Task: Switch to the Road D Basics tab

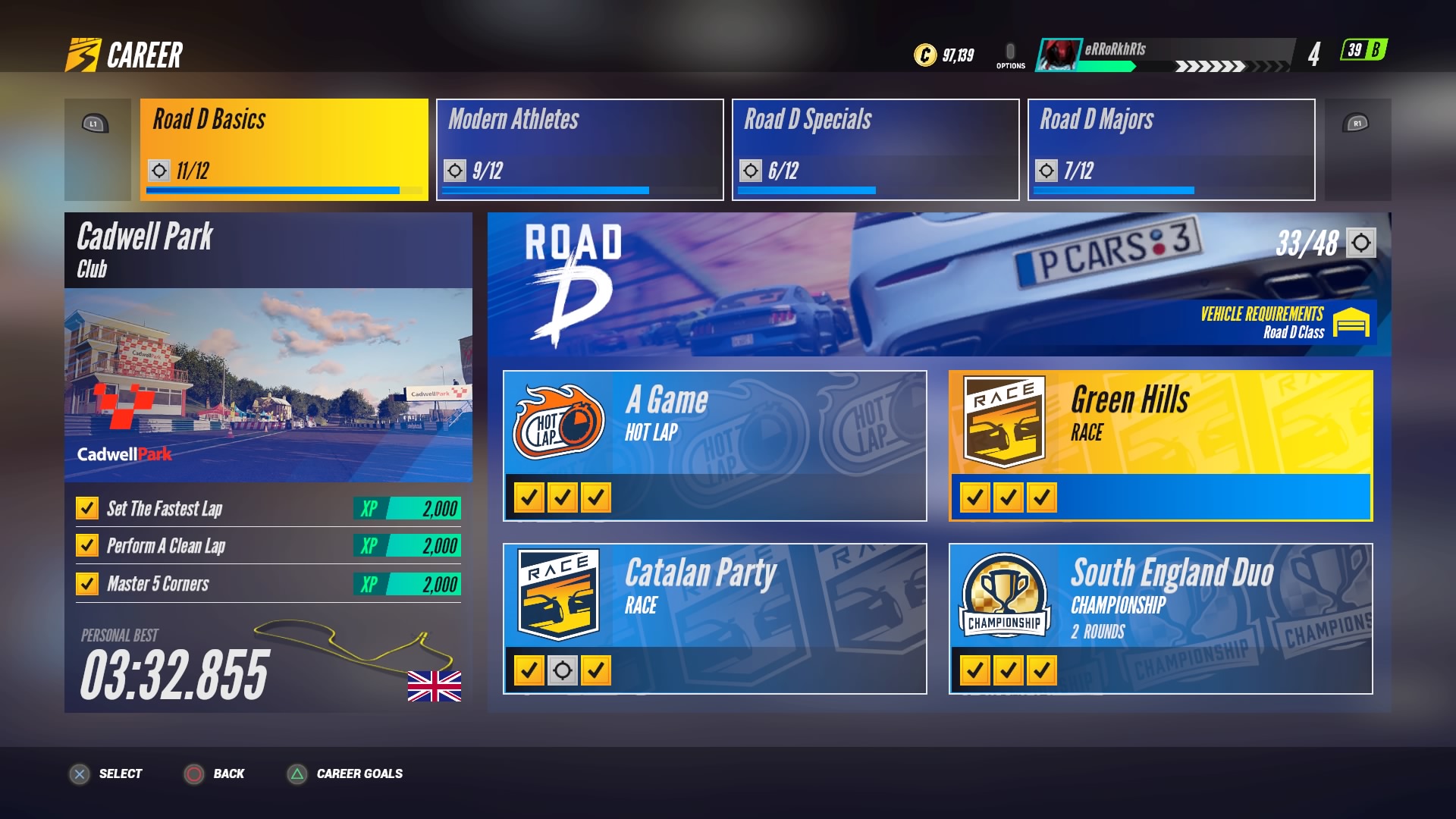Action: 284,149
